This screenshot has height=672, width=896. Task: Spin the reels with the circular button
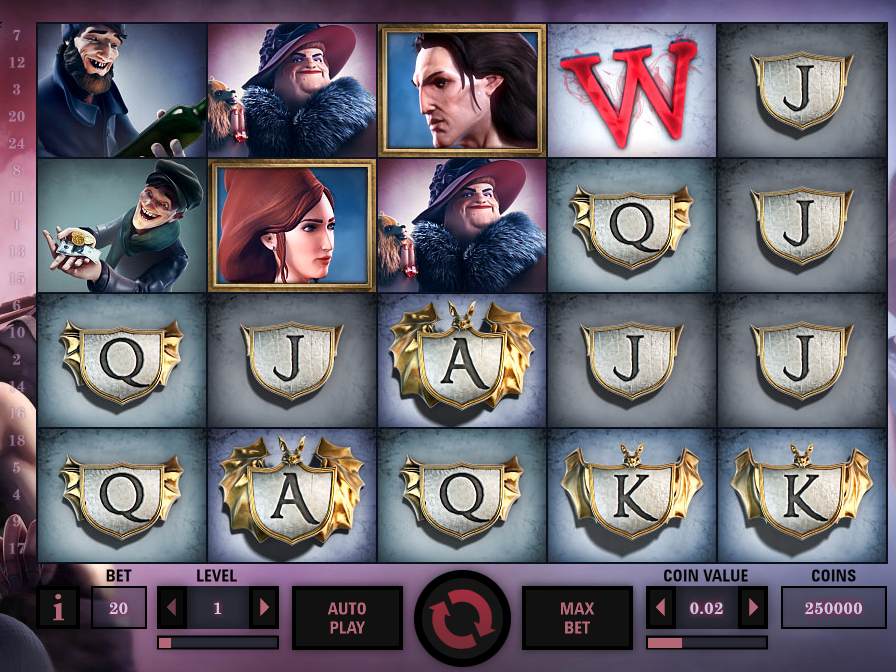tap(462, 618)
